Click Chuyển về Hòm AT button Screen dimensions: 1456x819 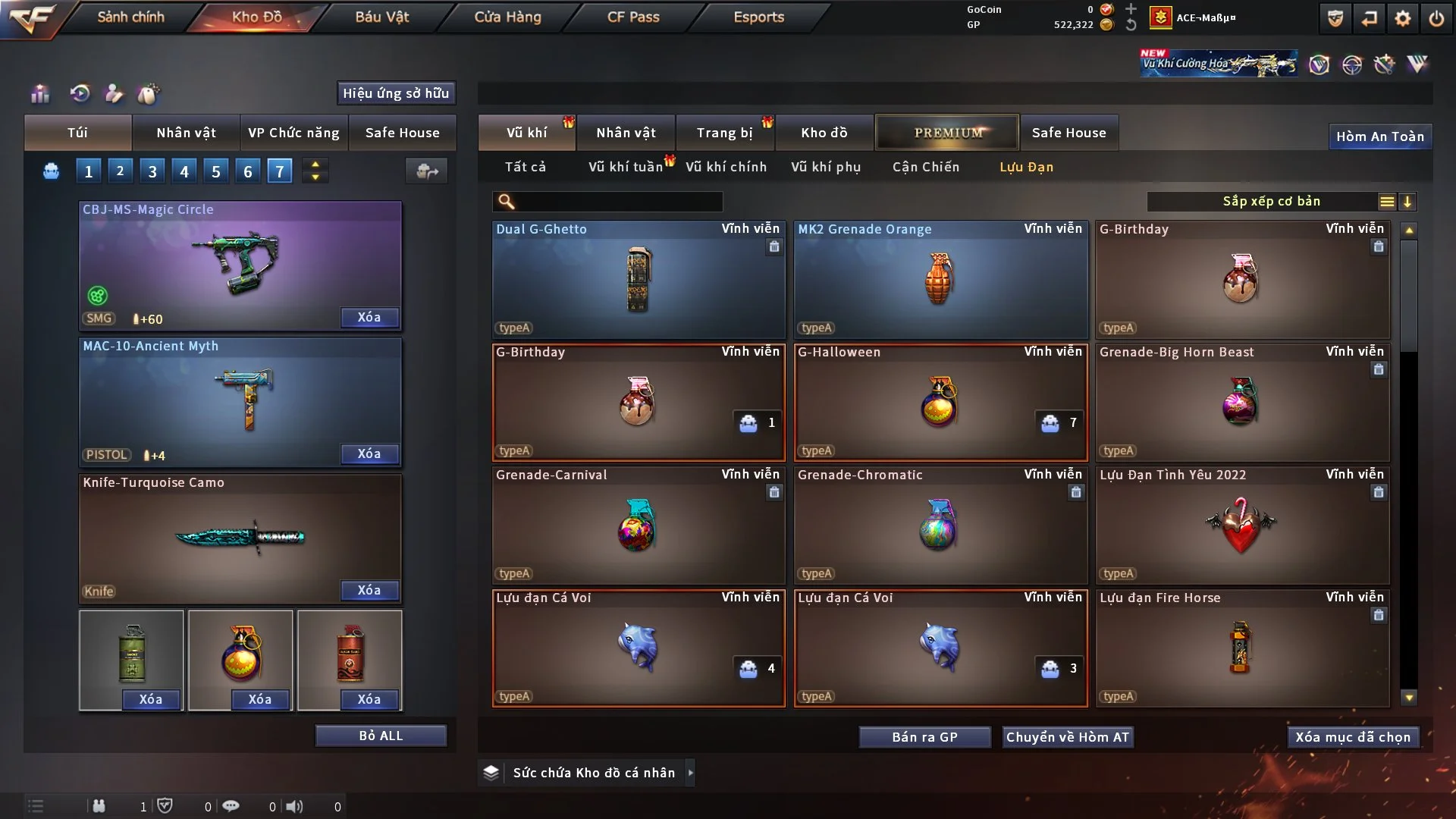coord(1068,737)
